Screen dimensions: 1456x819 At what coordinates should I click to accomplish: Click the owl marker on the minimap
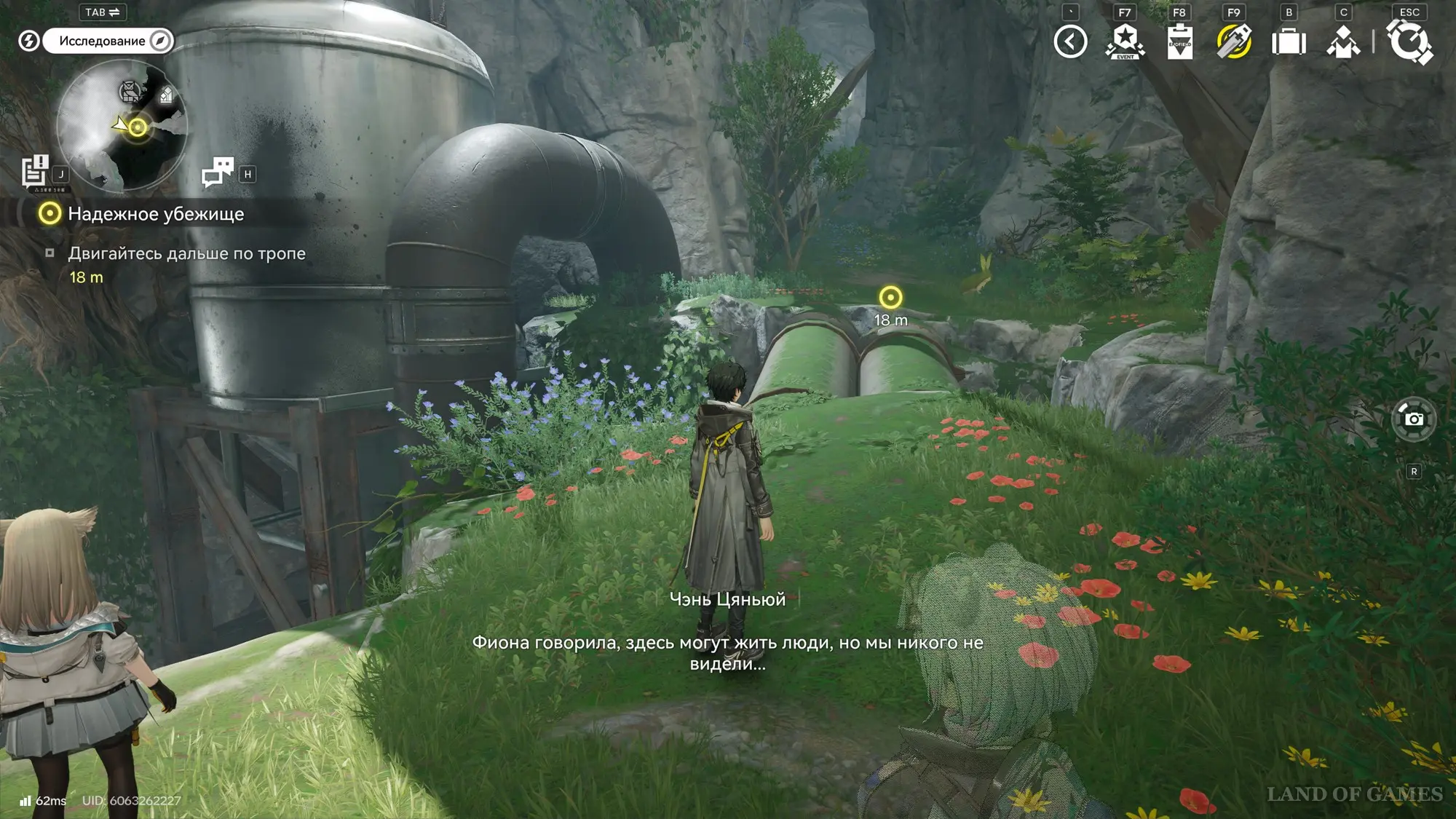click(x=130, y=92)
